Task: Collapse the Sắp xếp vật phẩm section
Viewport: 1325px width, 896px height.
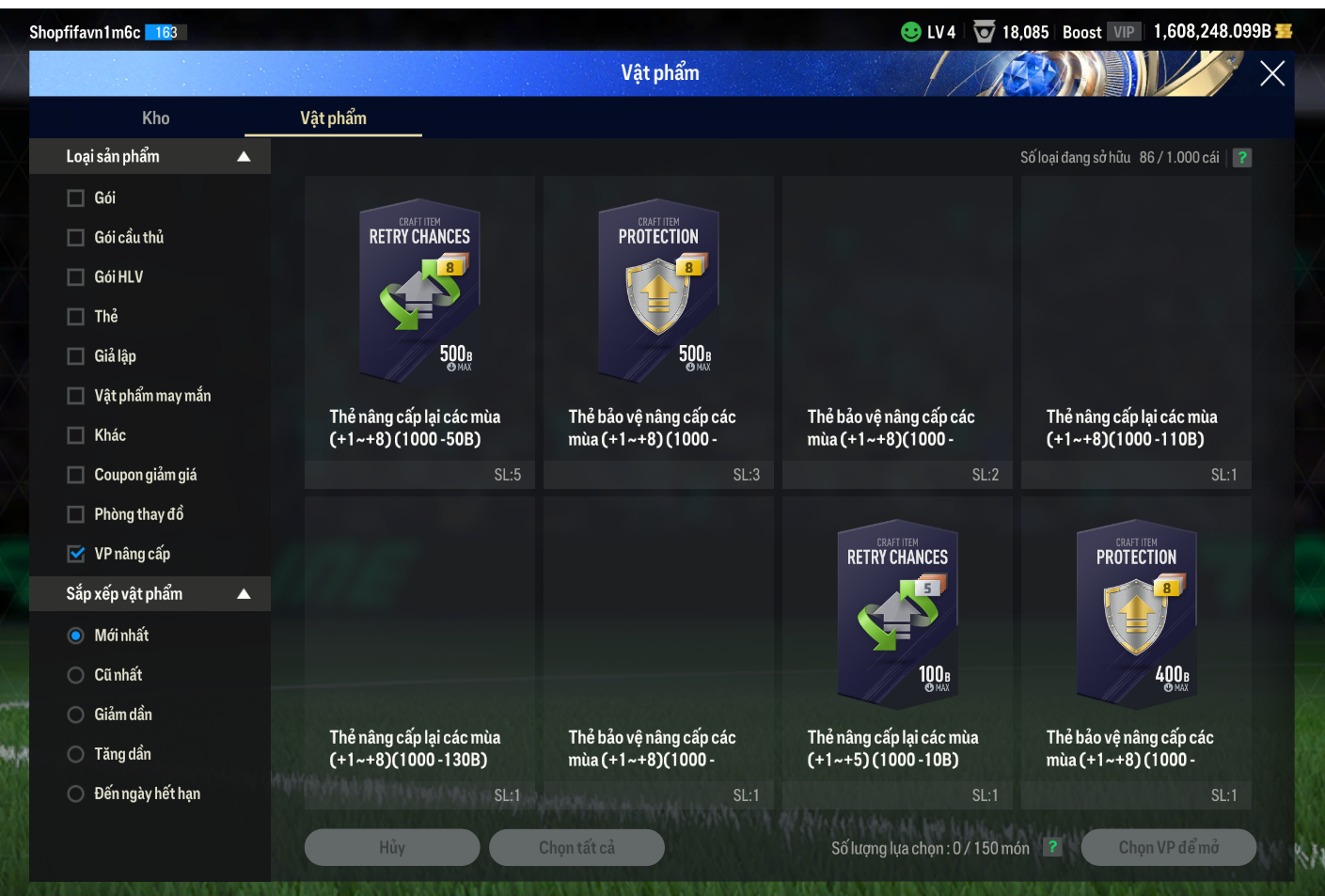Action: (244, 594)
